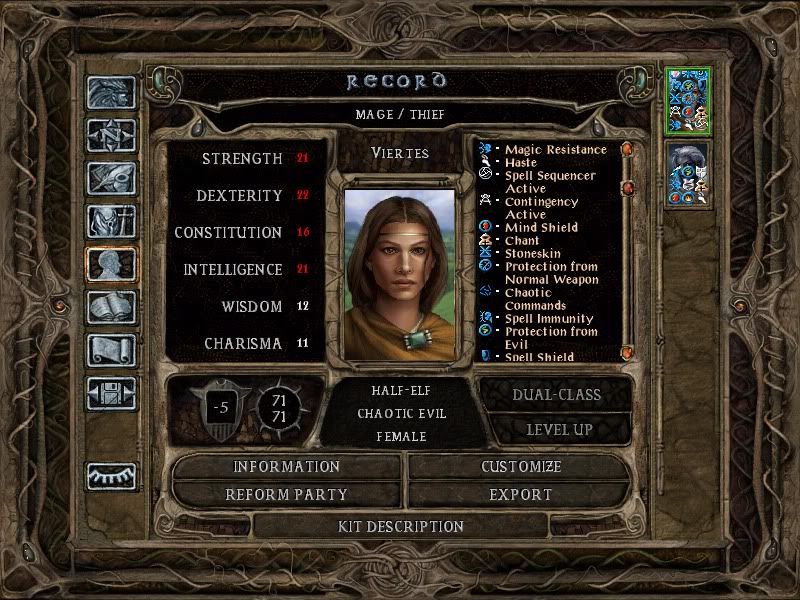This screenshot has height=600, width=800.
Task: Show the Kit Description
Action: point(401,526)
